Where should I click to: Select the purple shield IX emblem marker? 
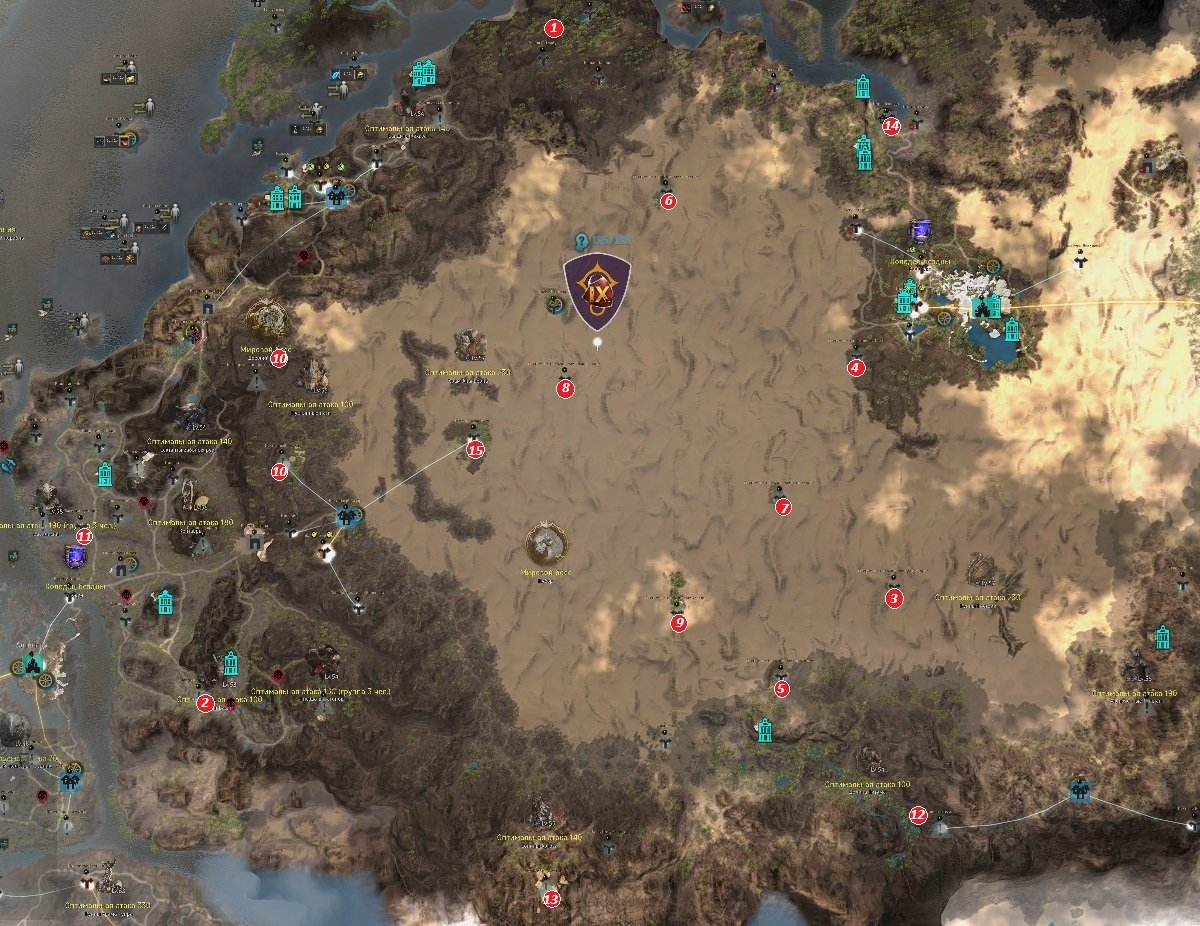tap(597, 291)
